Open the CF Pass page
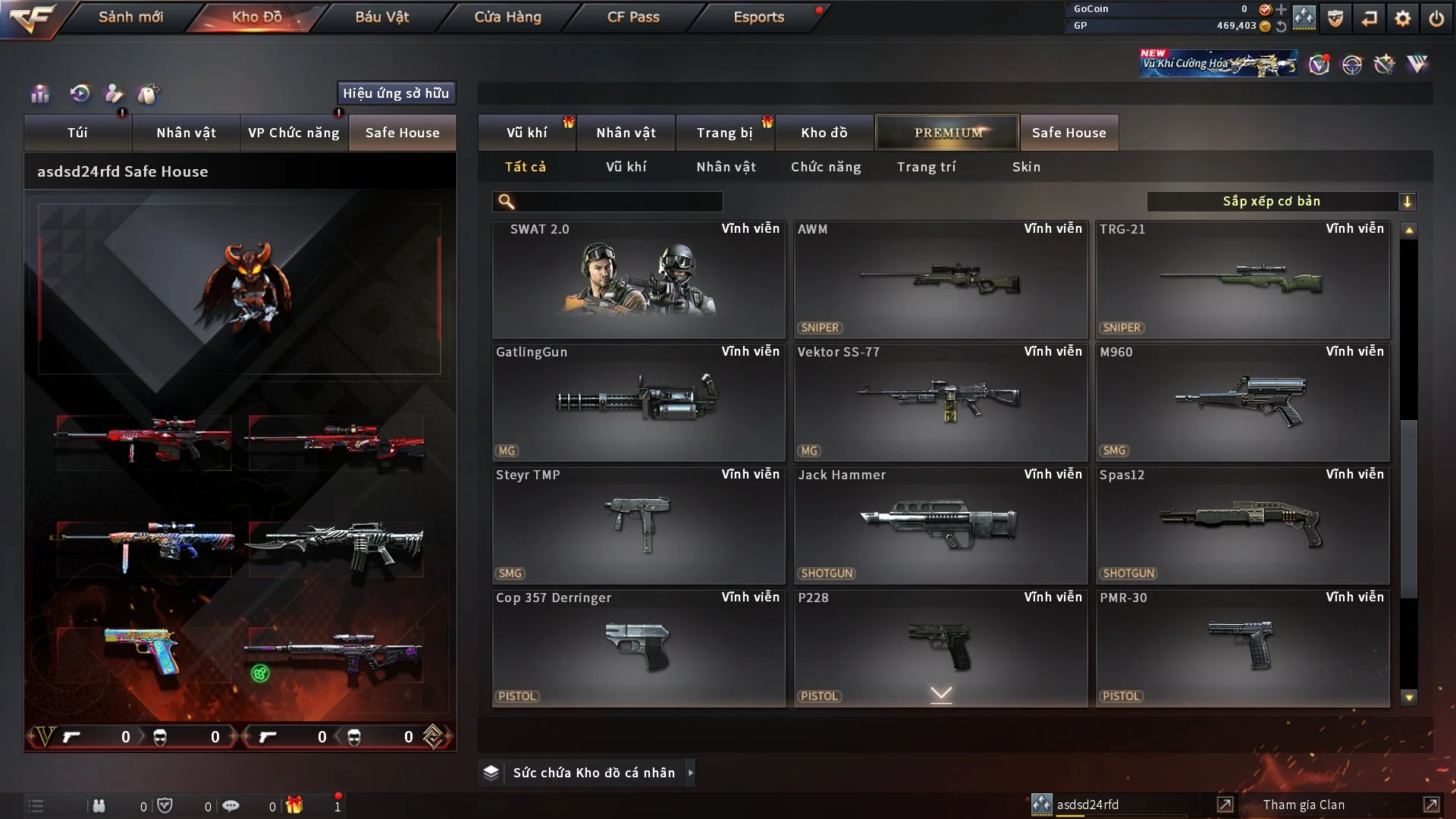Viewport: 1456px width, 819px height. coord(633,17)
